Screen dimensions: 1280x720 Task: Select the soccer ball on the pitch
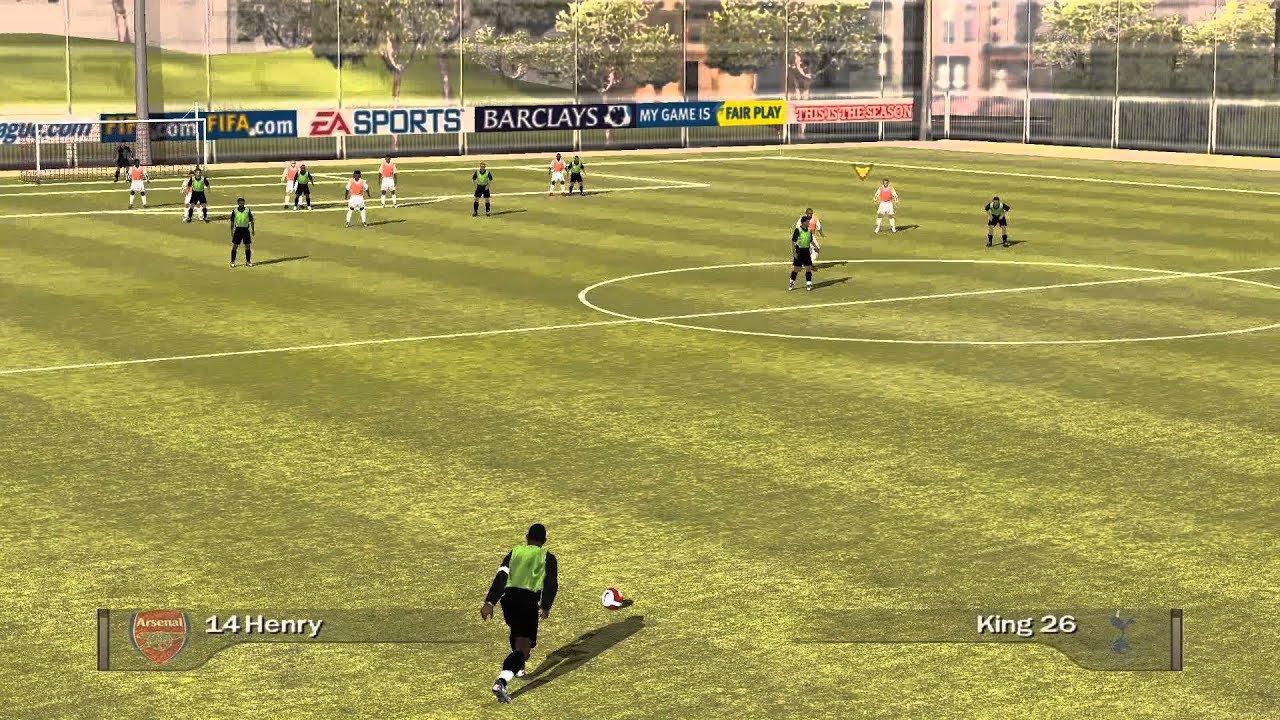[612, 600]
